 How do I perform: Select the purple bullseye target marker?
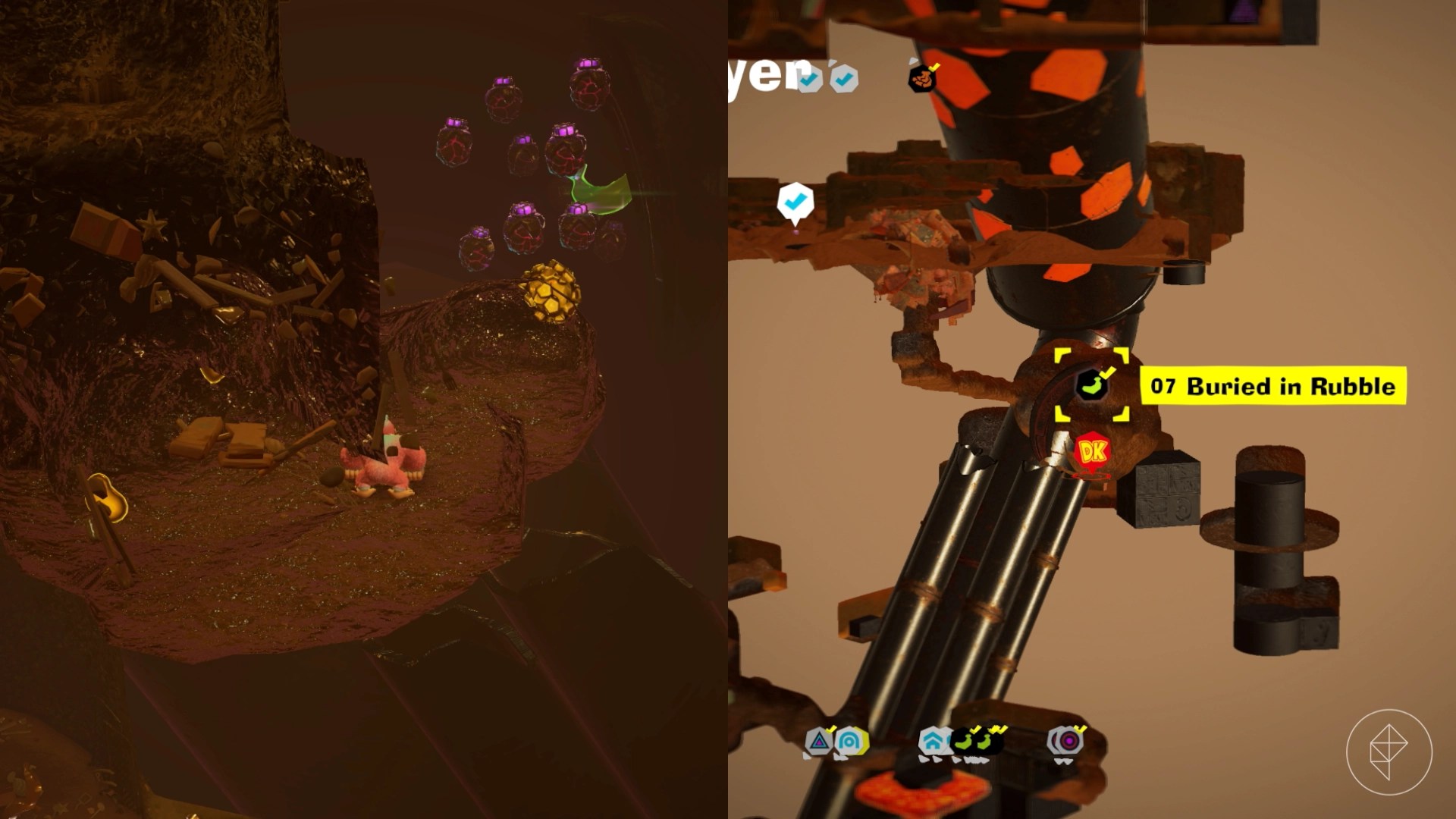[1067, 740]
